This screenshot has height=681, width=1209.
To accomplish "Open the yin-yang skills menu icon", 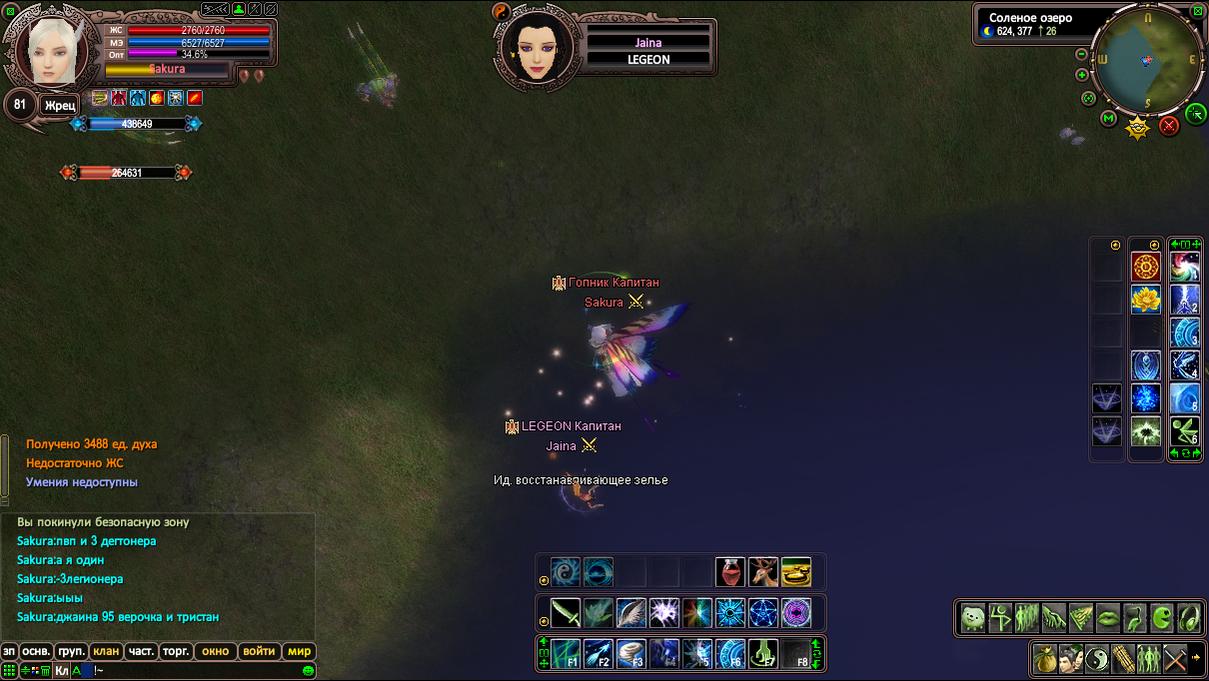I will pyautogui.click(x=1098, y=659).
